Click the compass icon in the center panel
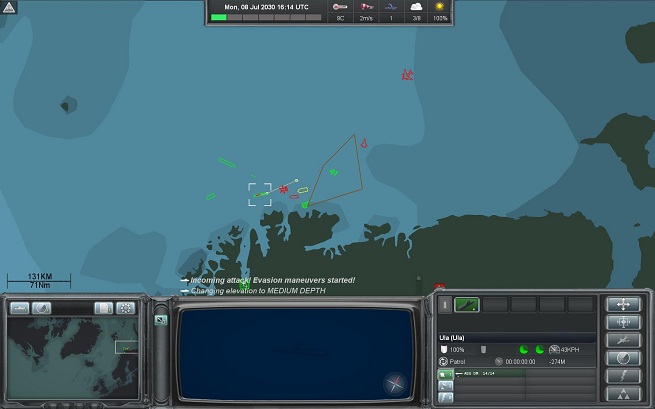 [395, 383]
